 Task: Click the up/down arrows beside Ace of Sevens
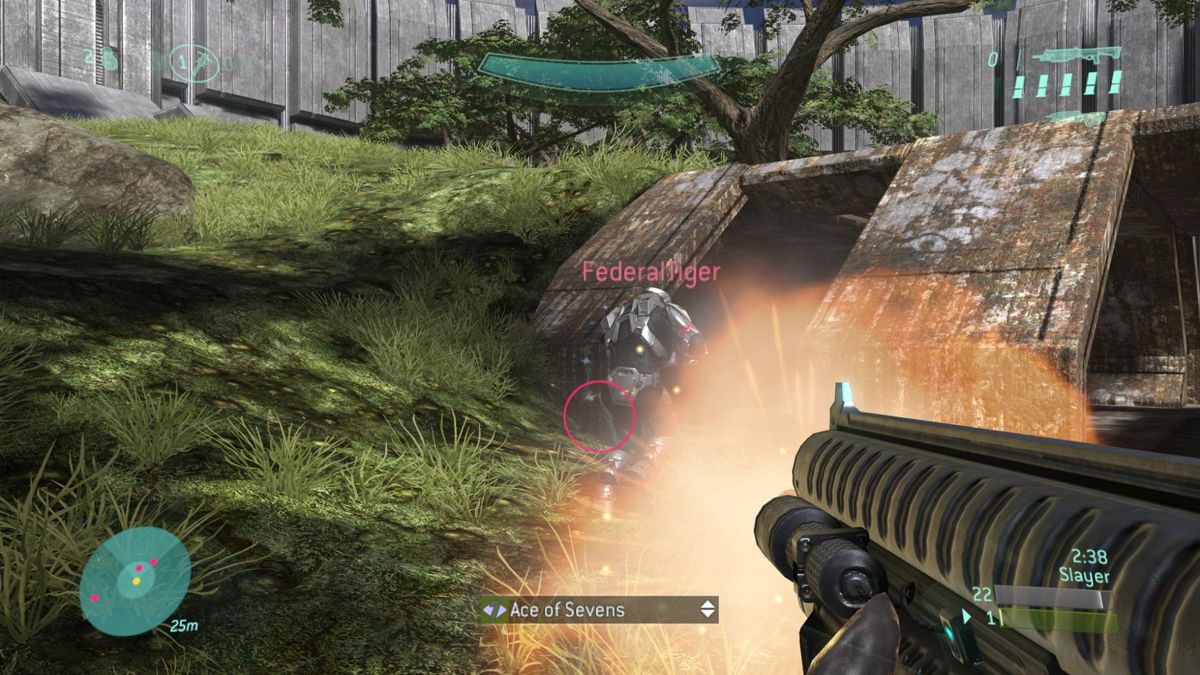(708, 609)
